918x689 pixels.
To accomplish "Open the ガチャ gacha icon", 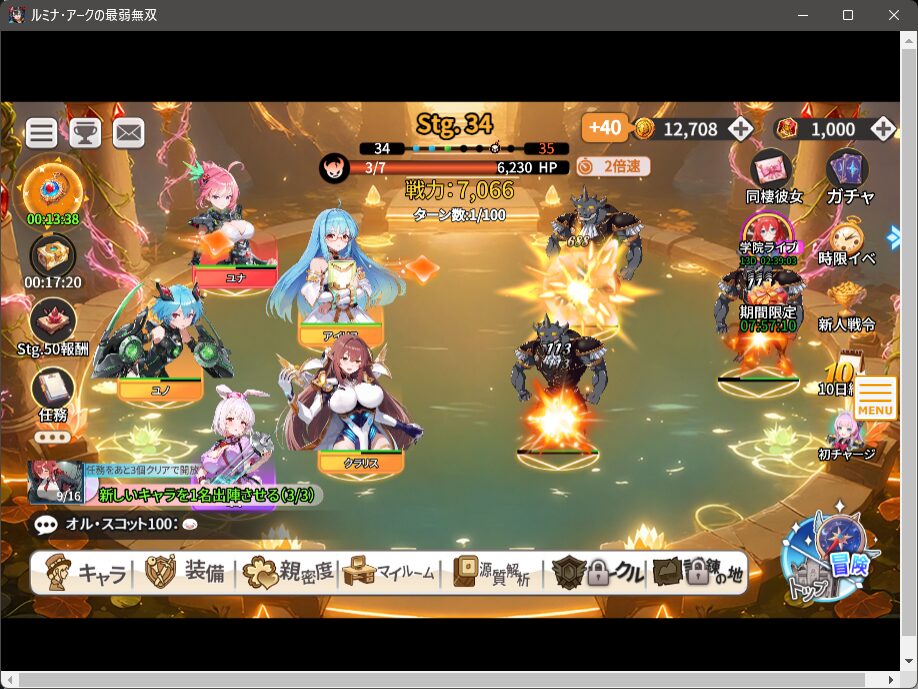I will pos(849,173).
